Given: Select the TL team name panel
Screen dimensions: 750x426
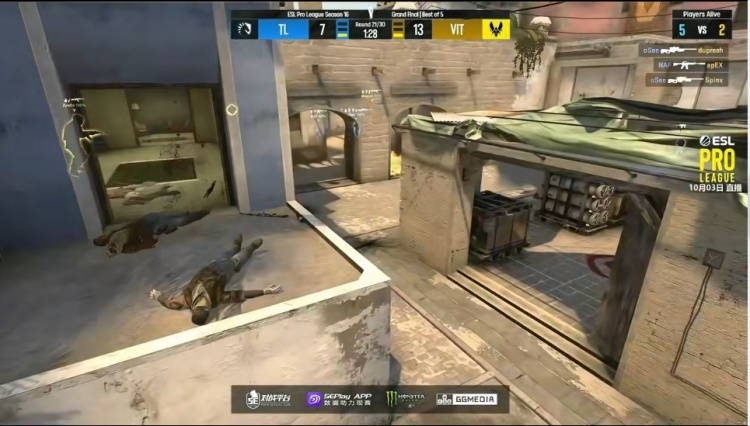Looking at the screenshot, I should point(283,29).
